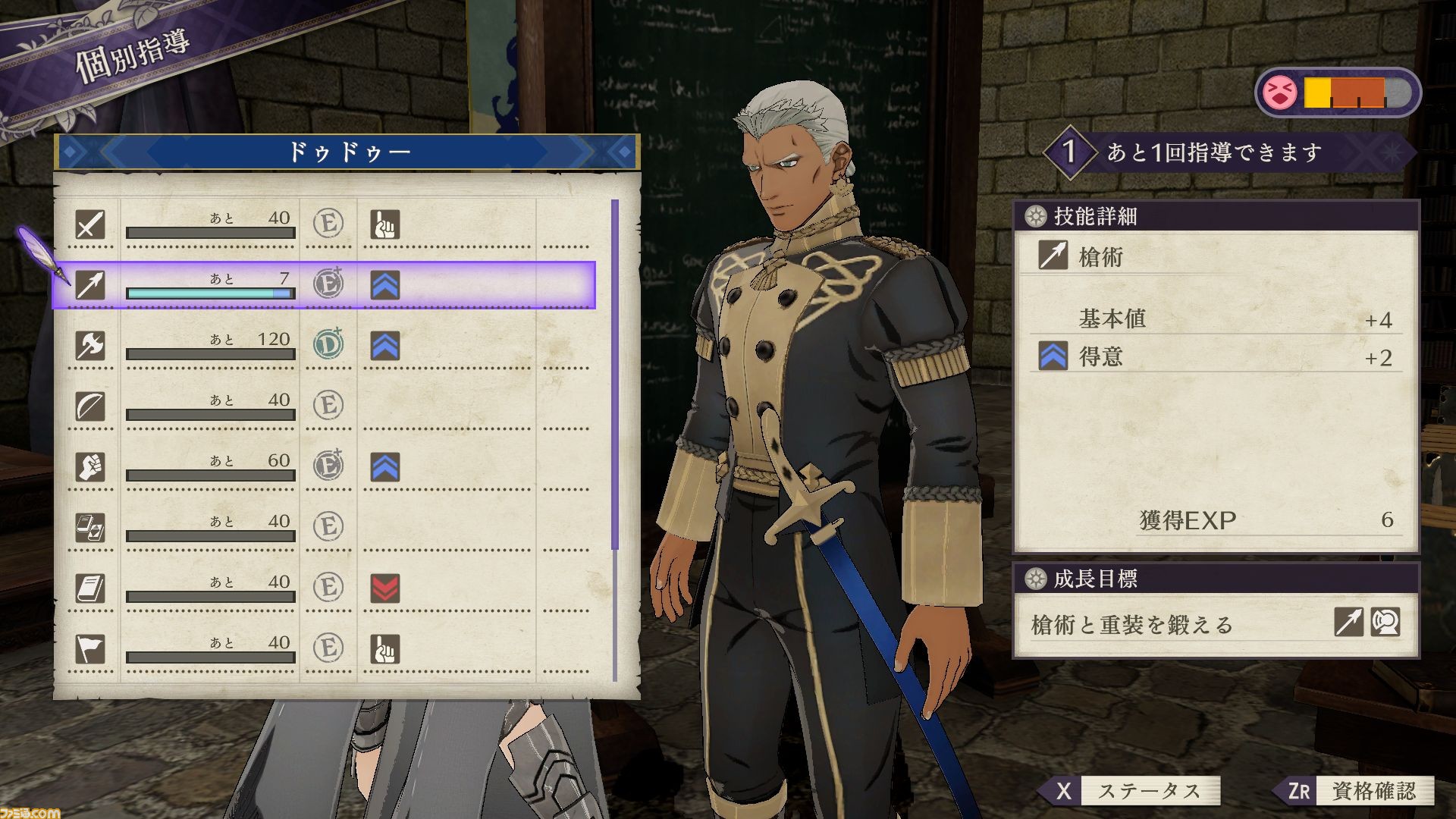Select the axe skill icon
This screenshot has width=1456, height=819.
click(89, 345)
